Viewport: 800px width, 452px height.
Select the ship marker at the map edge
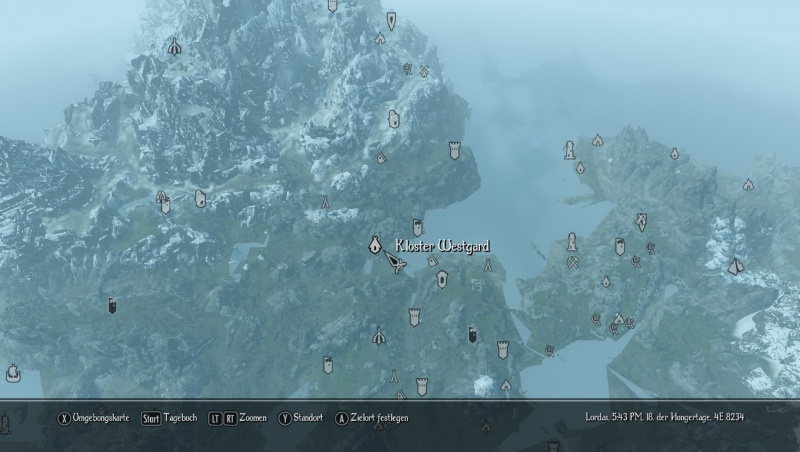coord(13,373)
